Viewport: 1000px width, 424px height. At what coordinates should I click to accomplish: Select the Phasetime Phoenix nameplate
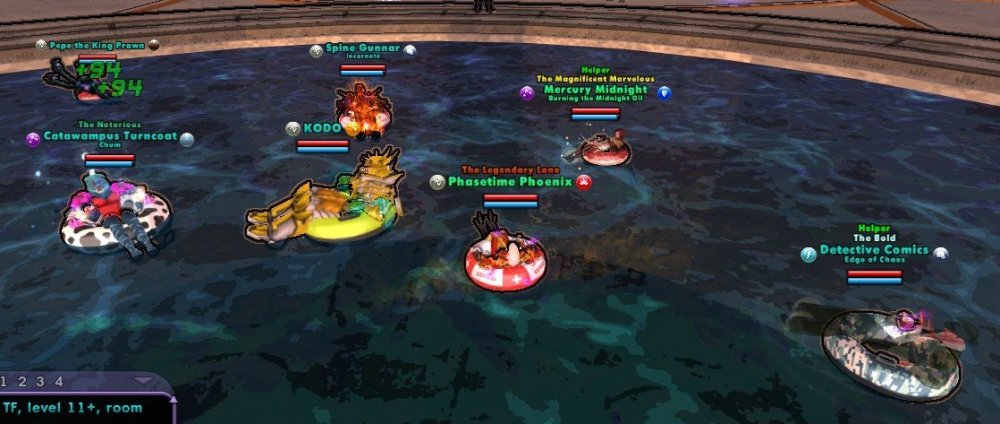[509, 182]
